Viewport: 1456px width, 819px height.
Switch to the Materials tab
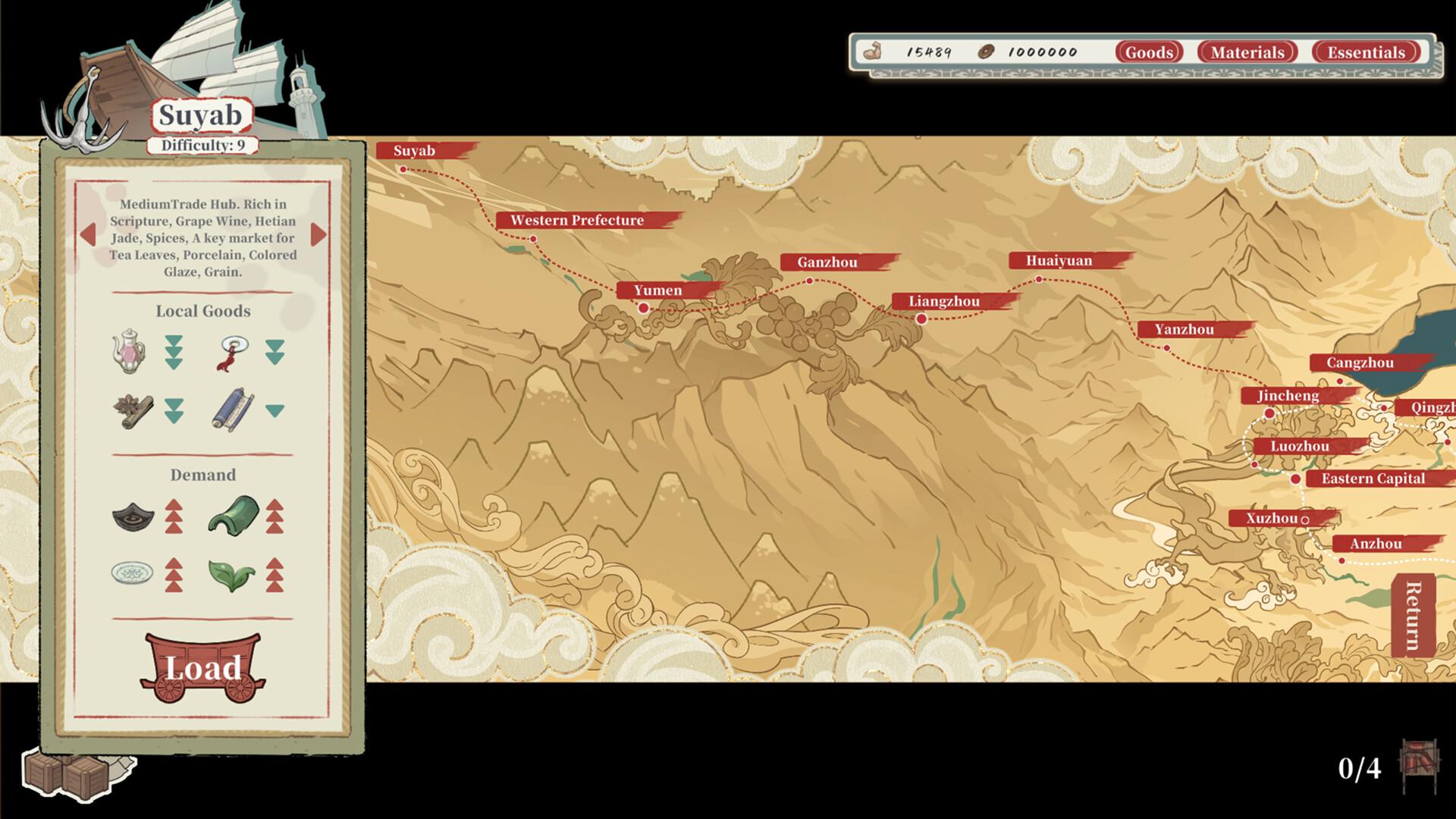coord(1248,52)
